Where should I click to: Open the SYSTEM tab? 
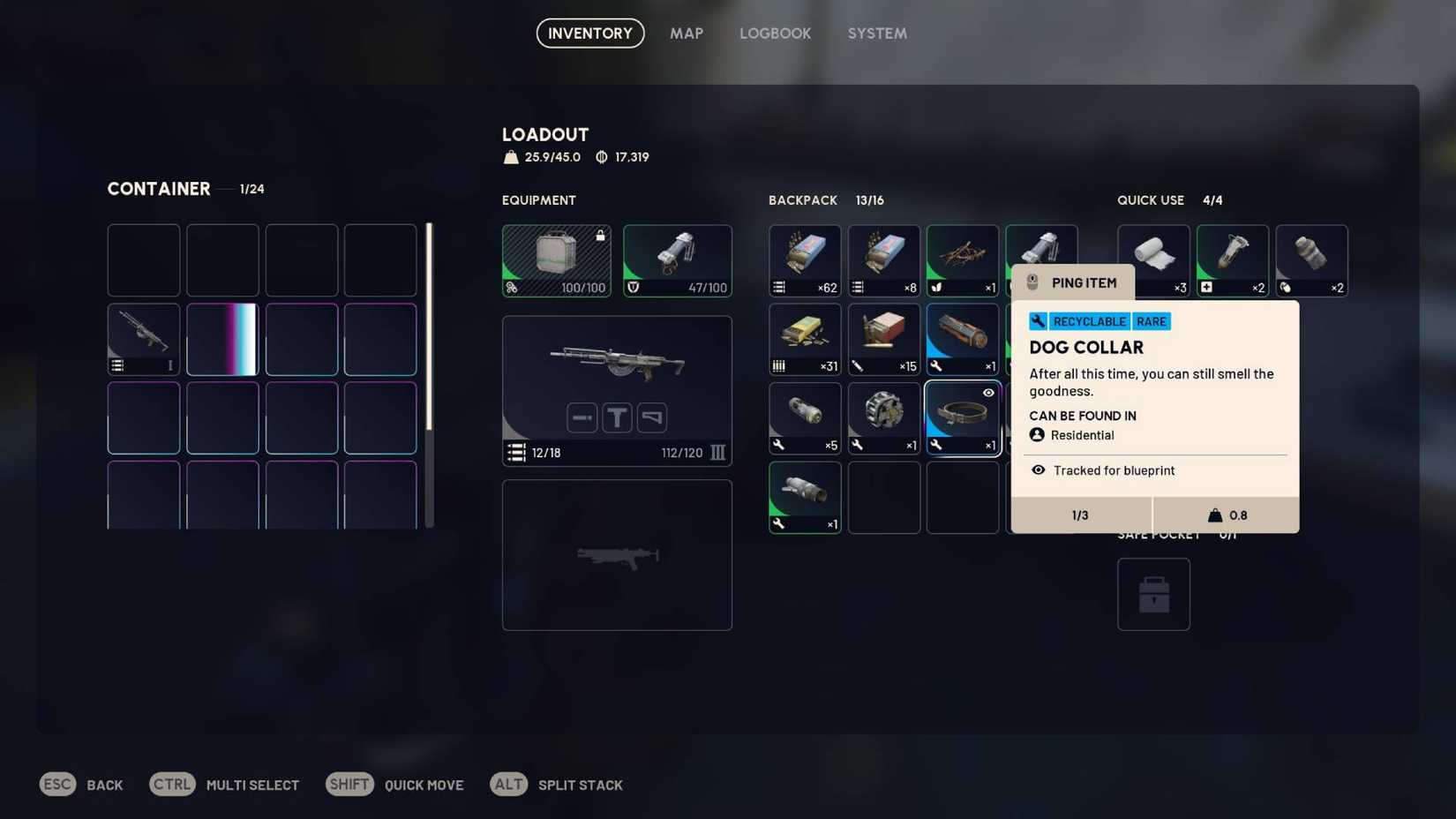coord(876,33)
